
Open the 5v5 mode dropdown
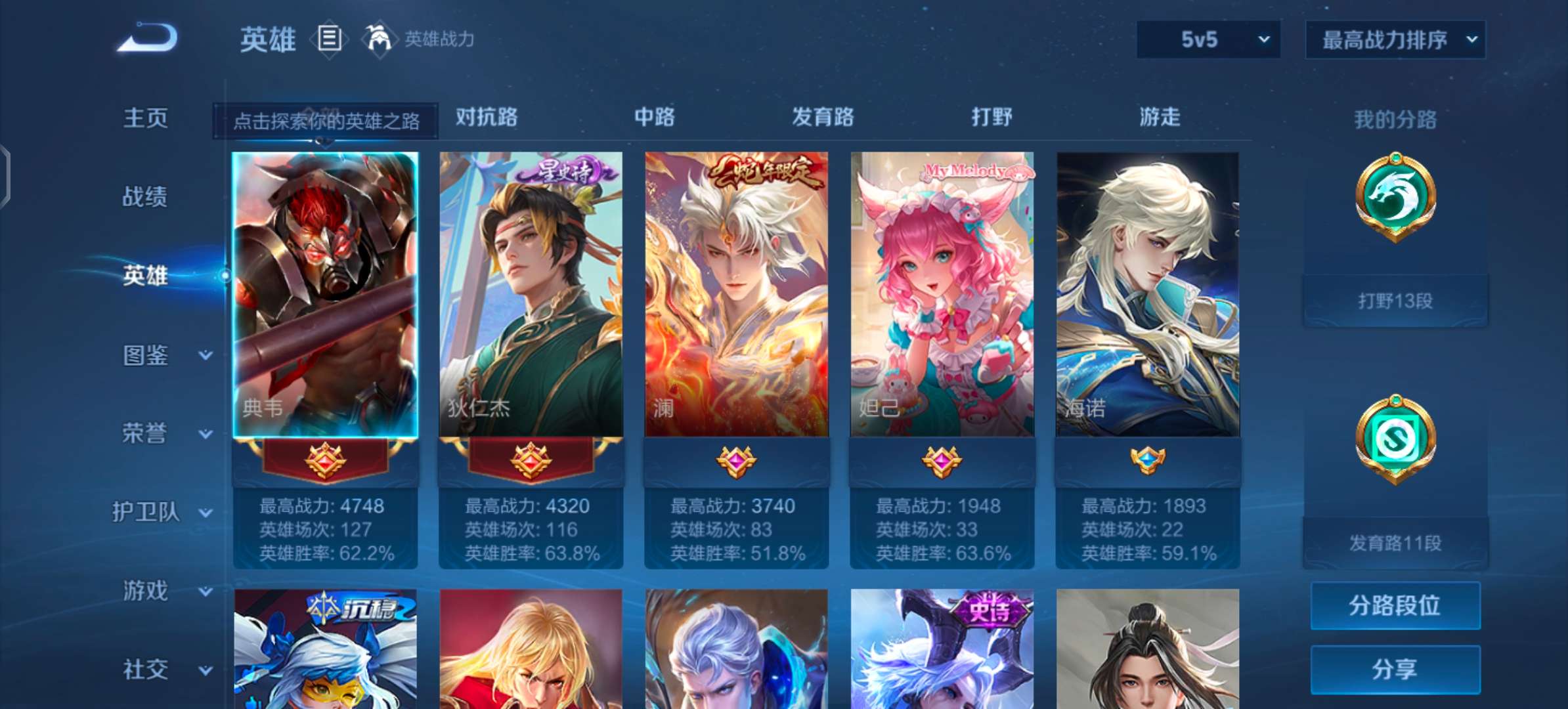1207,39
